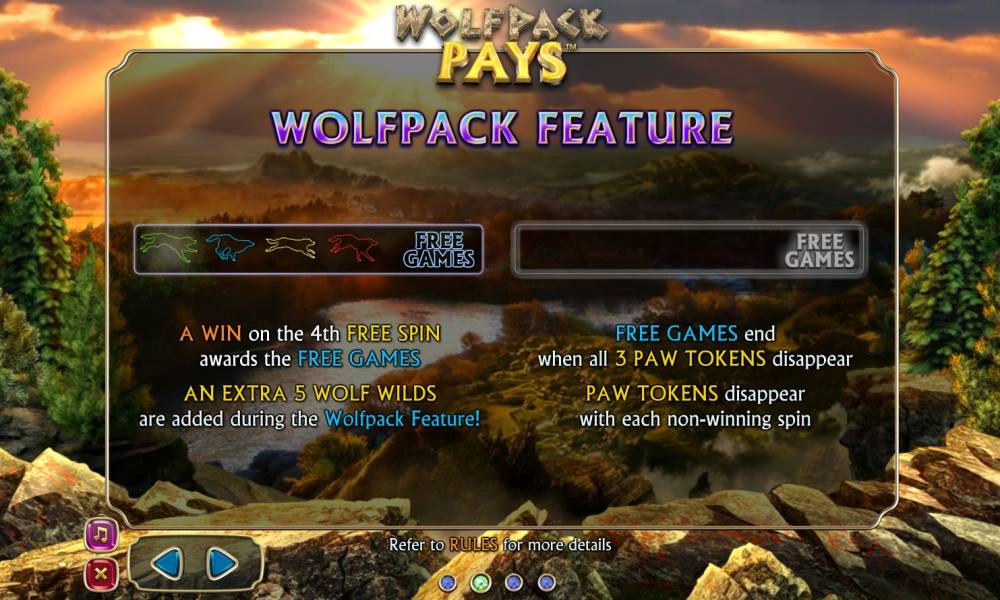
Task: Close the paytable with the red X
Action: pos(102,574)
